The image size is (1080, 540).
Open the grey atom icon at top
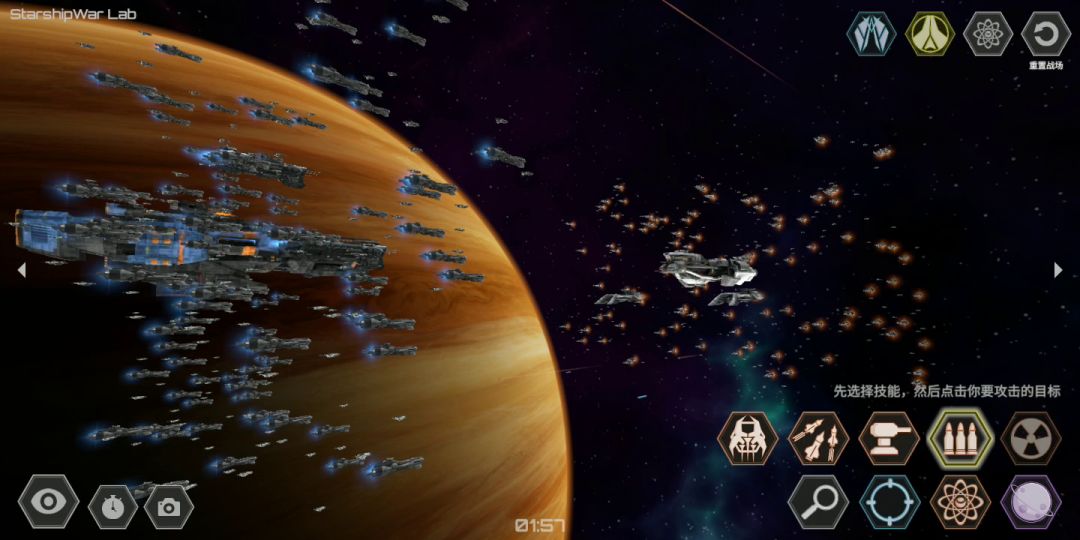[987, 34]
